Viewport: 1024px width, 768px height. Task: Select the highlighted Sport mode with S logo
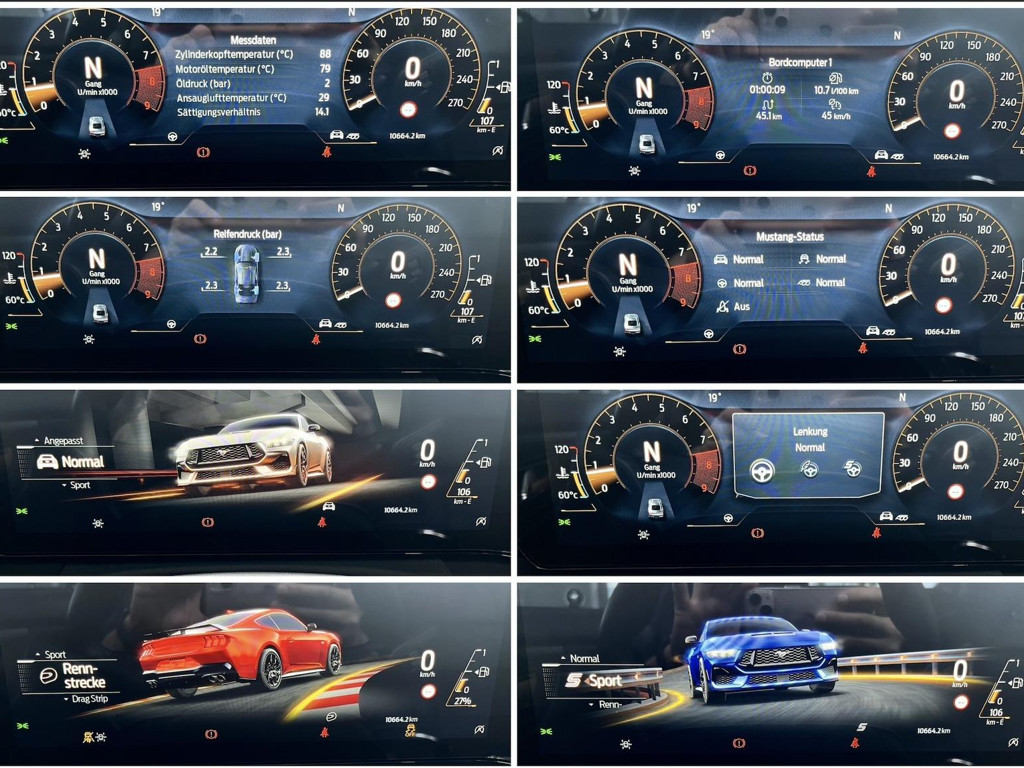(x=595, y=681)
